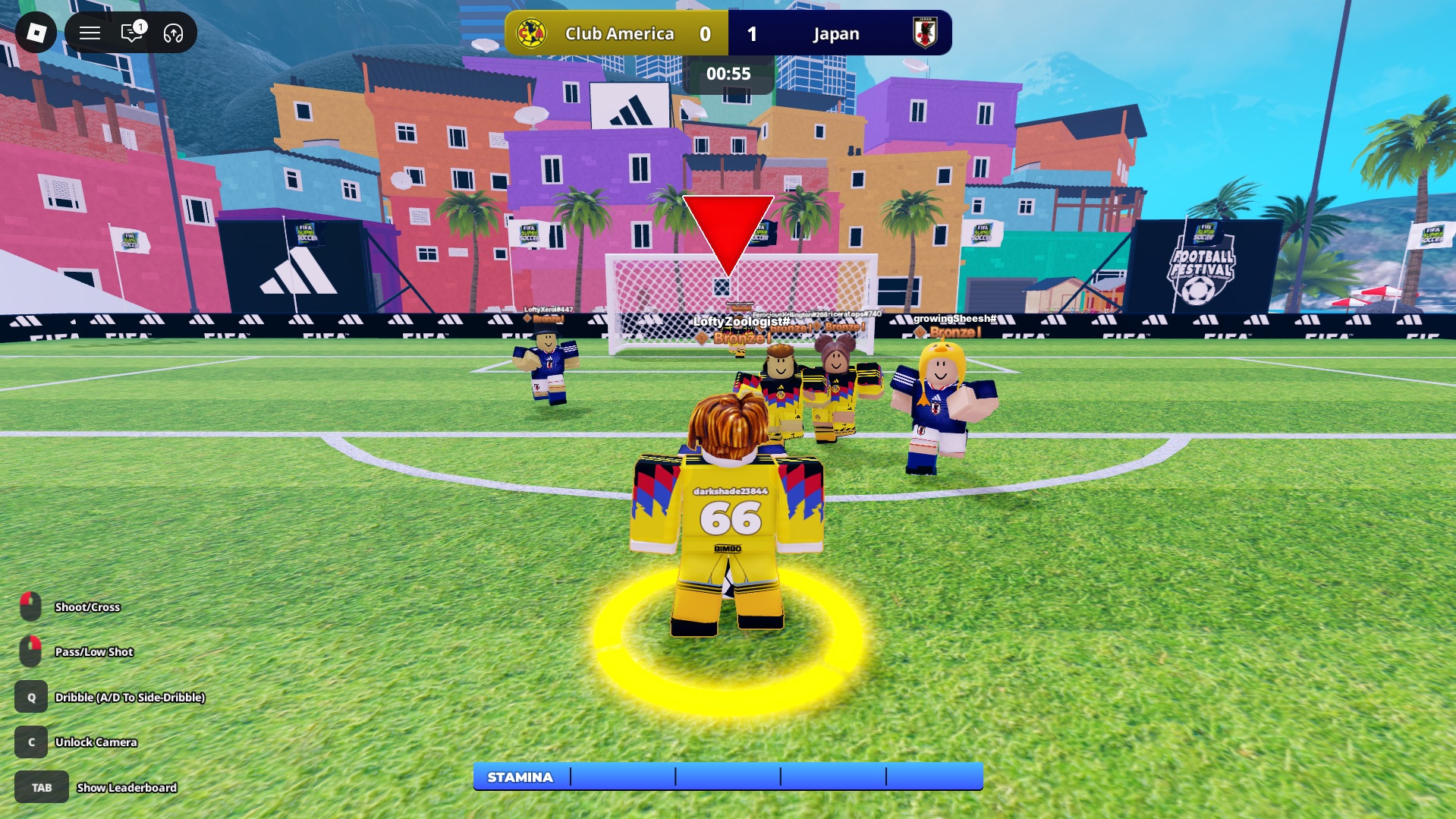The width and height of the screenshot is (1456, 819).
Task: Open the scoreboard banner at top center
Action: [727, 33]
